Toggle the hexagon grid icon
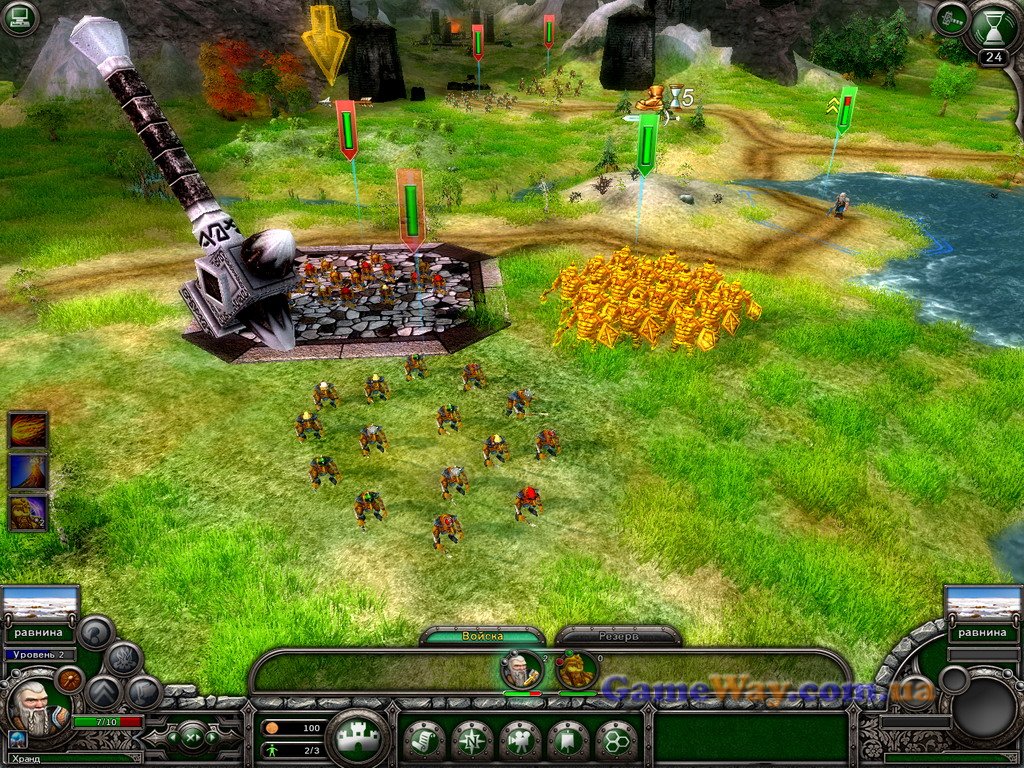The height and width of the screenshot is (768, 1024). pyautogui.click(x=616, y=741)
